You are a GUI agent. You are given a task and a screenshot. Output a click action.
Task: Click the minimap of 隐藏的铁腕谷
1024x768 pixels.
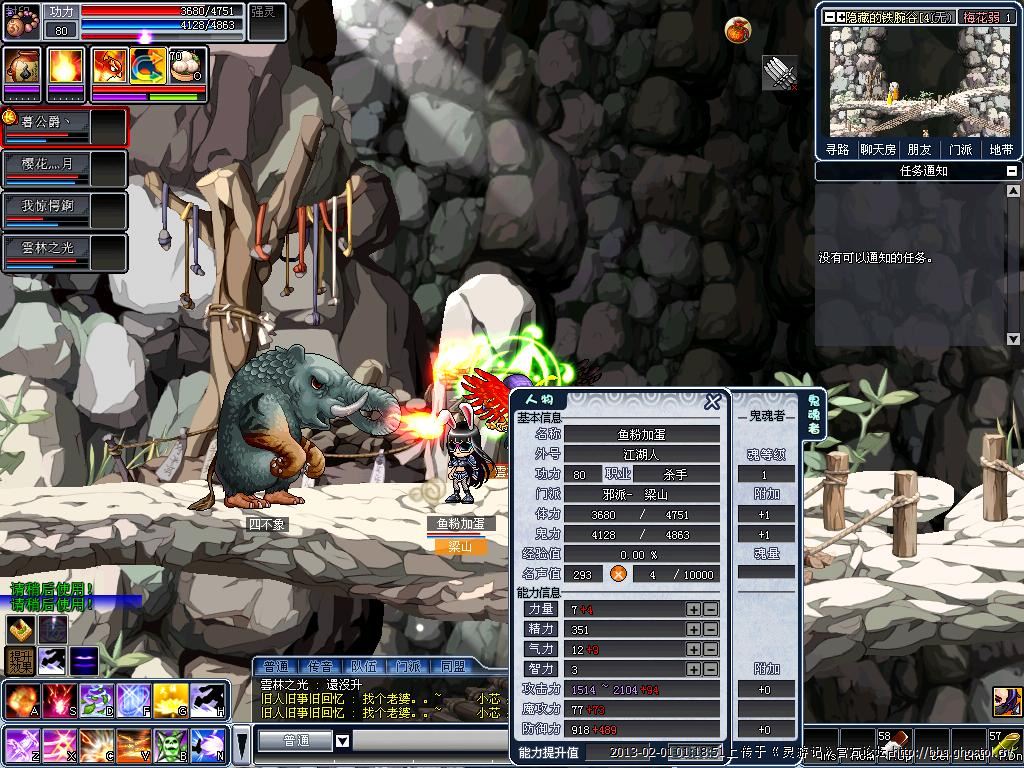[918, 82]
